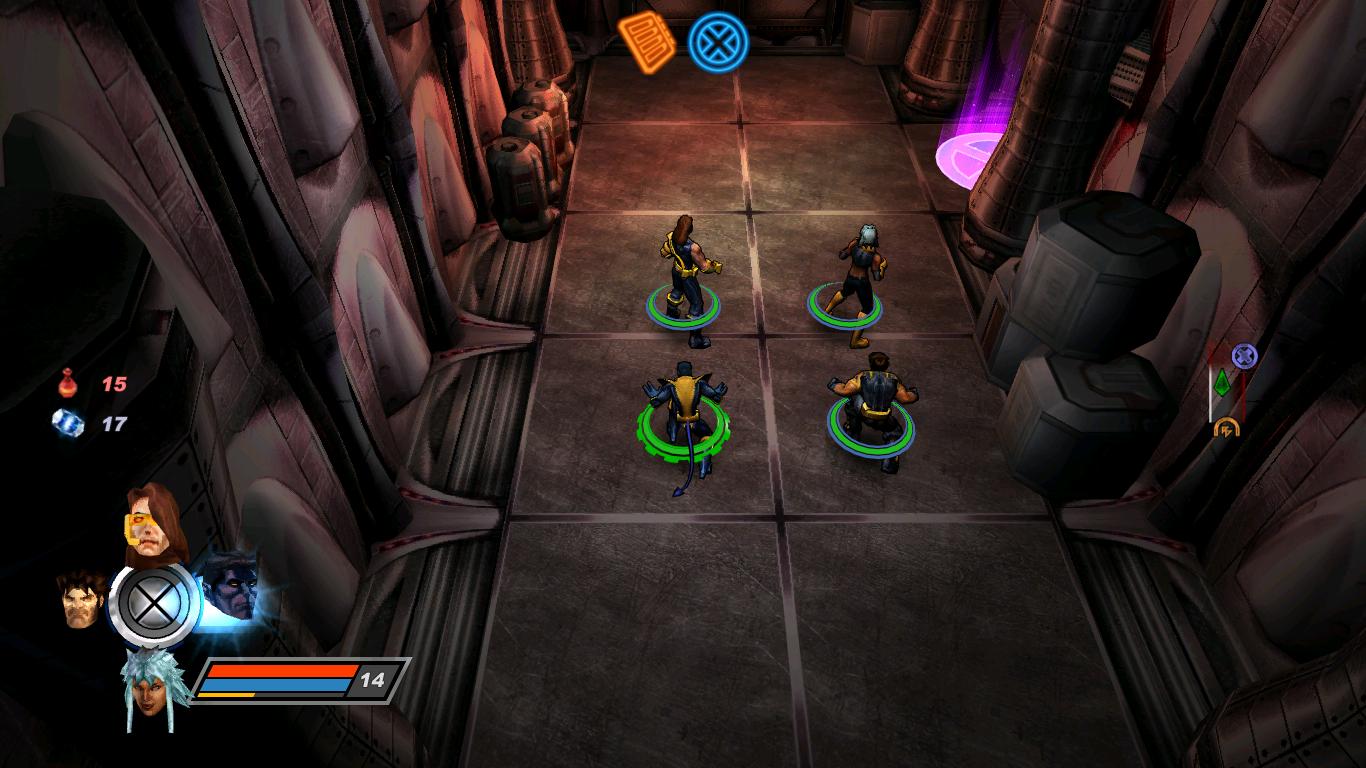The width and height of the screenshot is (1366, 768).
Task: Select the green diamond minimap marker
Action: point(1221,383)
